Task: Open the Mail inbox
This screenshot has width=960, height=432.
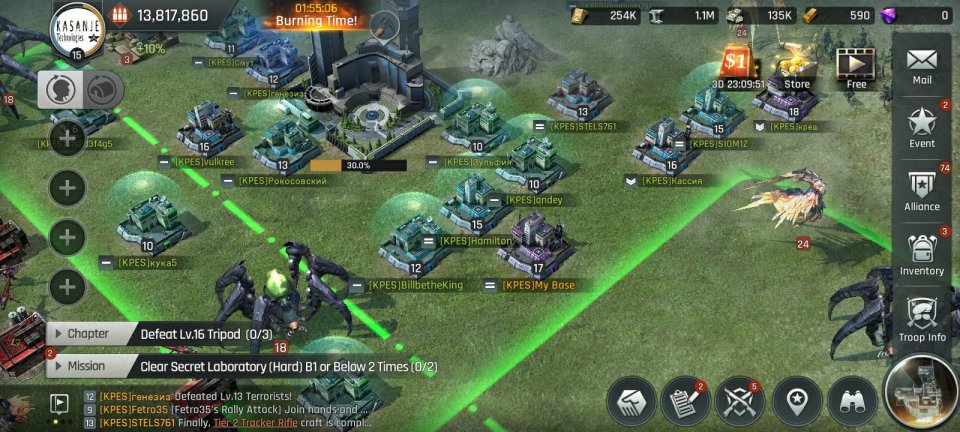Action: (922, 64)
